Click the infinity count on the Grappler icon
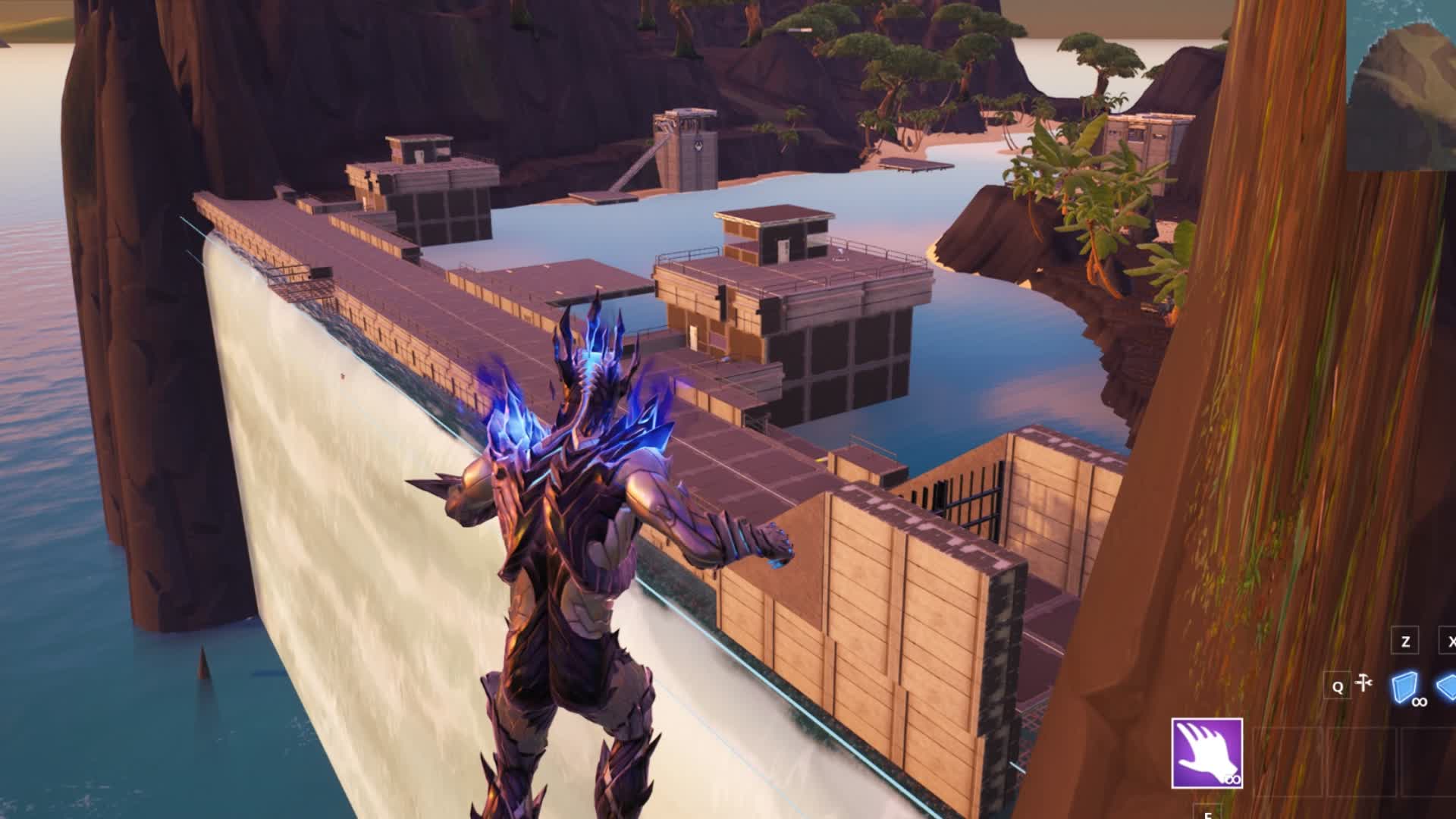Viewport: 1456px width, 819px height. pyautogui.click(x=1233, y=780)
